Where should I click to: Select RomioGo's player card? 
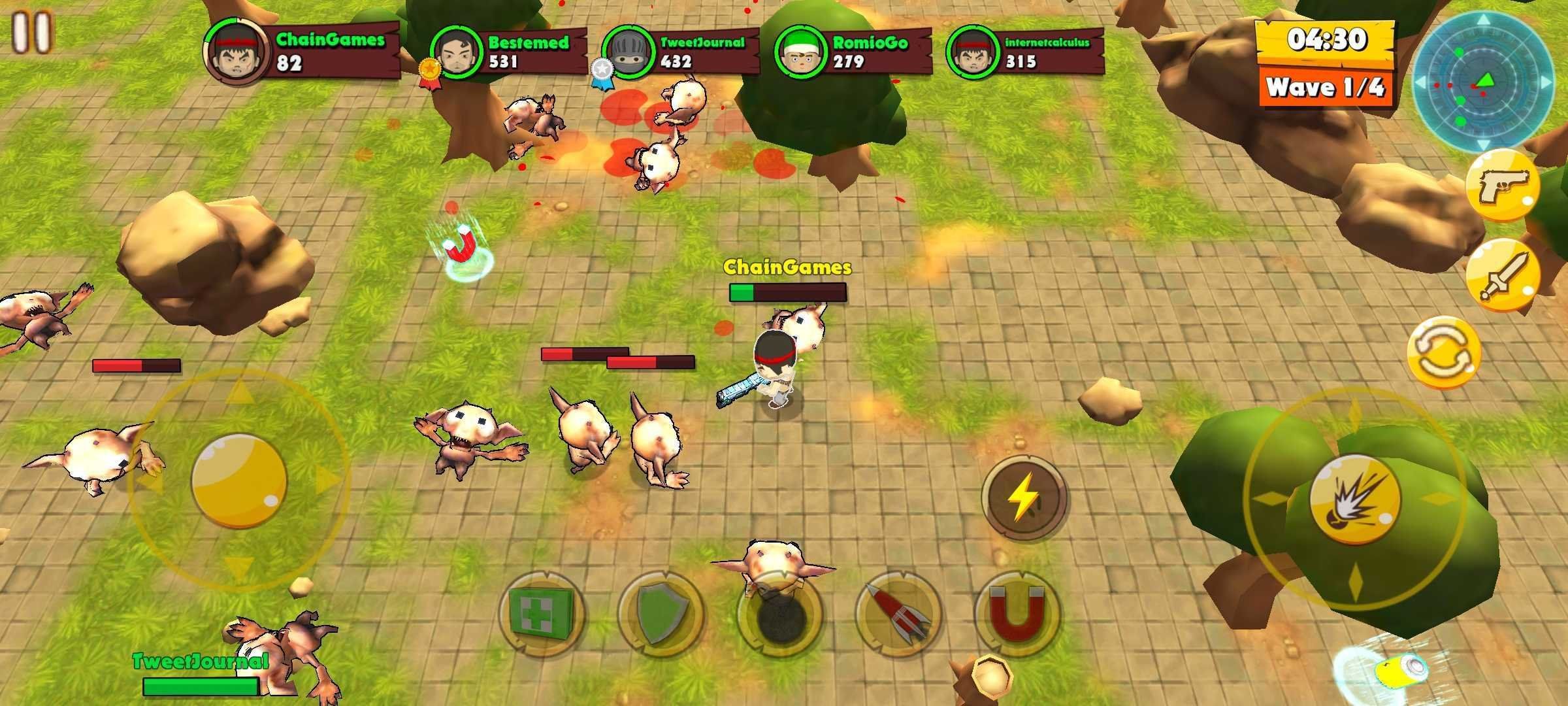[x=852, y=52]
